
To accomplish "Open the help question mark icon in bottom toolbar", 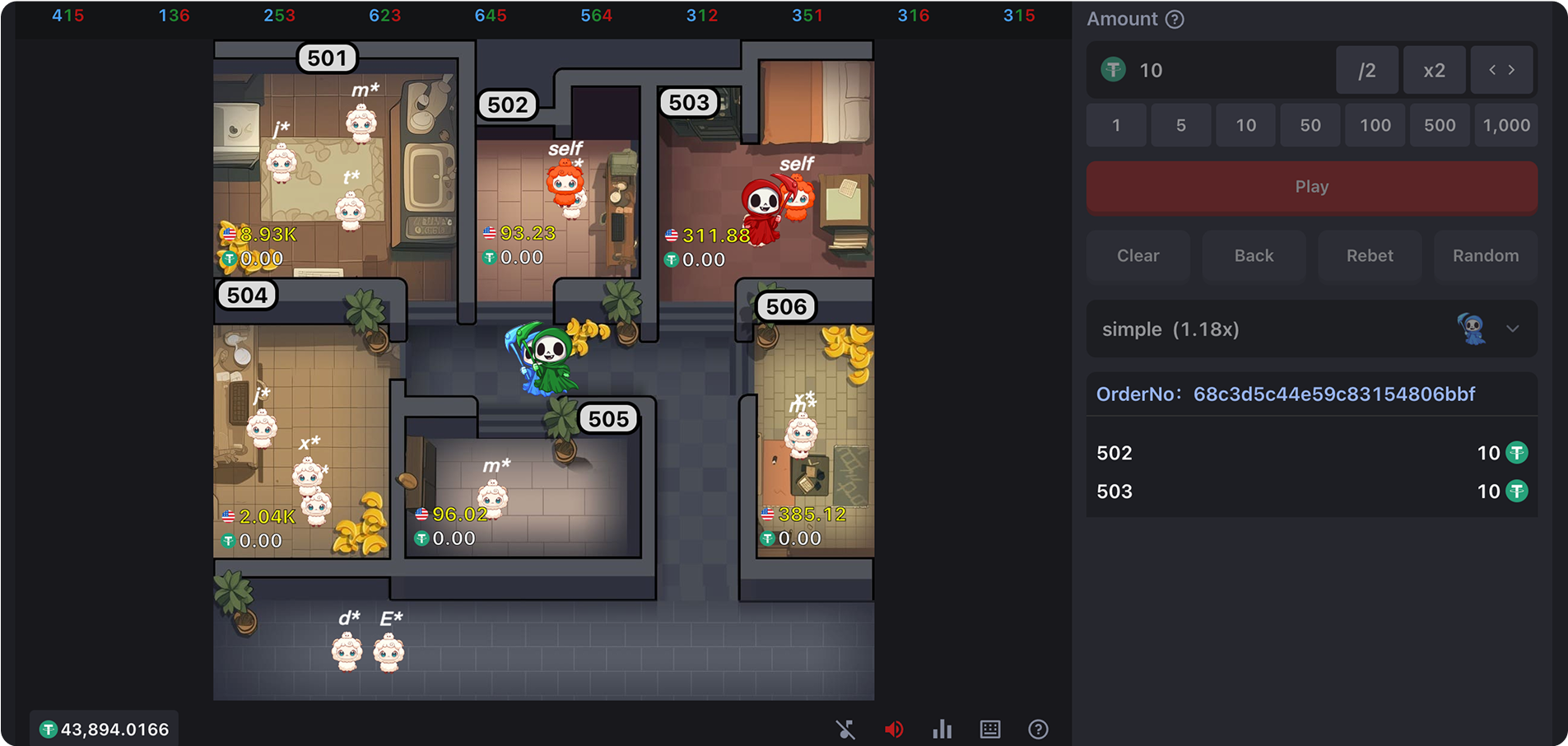I will pyautogui.click(x=1038, y=730).
